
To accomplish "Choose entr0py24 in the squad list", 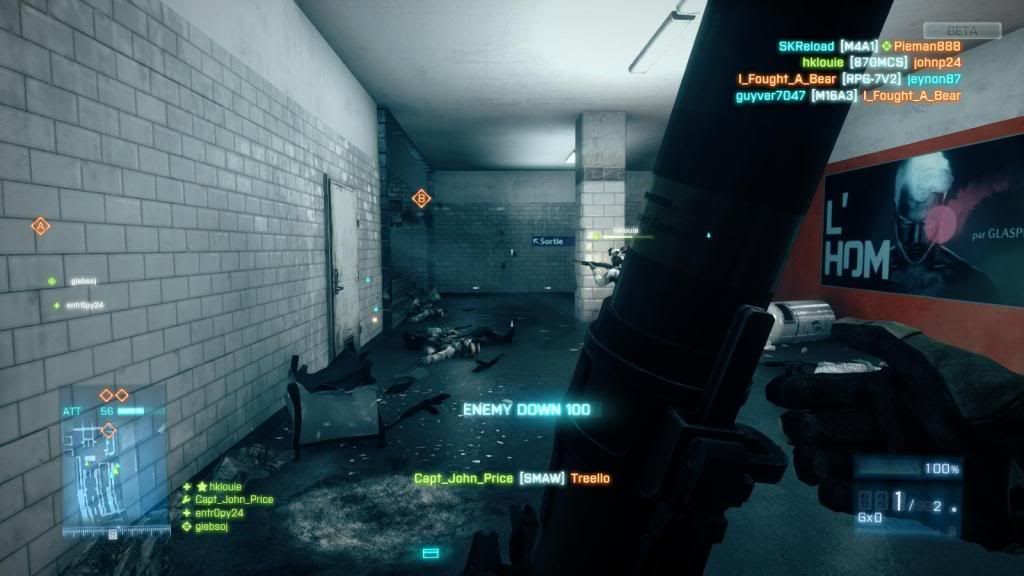I will tap(219, 512).
